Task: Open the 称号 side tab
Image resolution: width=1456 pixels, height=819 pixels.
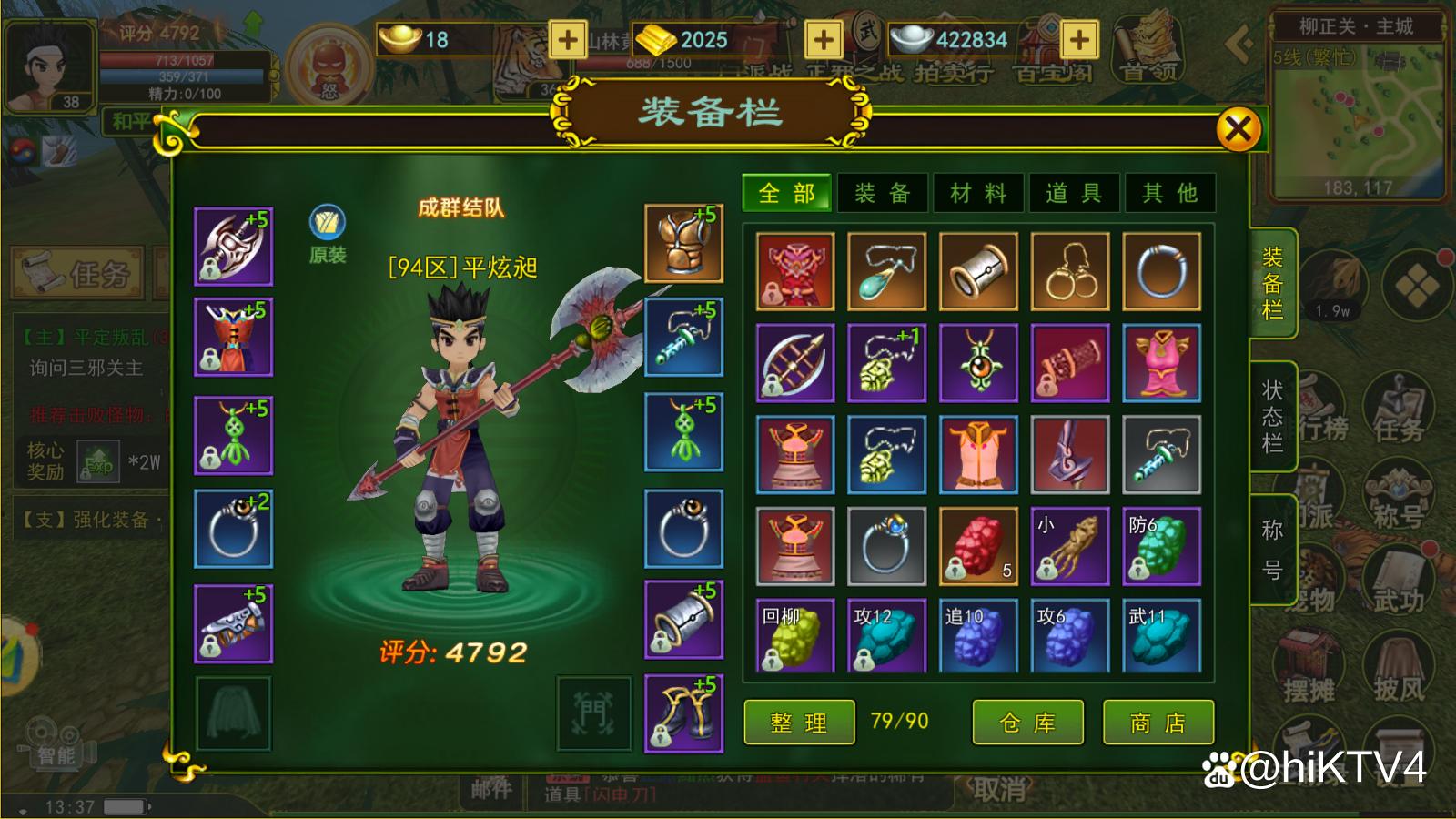Action: click(1272, 550)
